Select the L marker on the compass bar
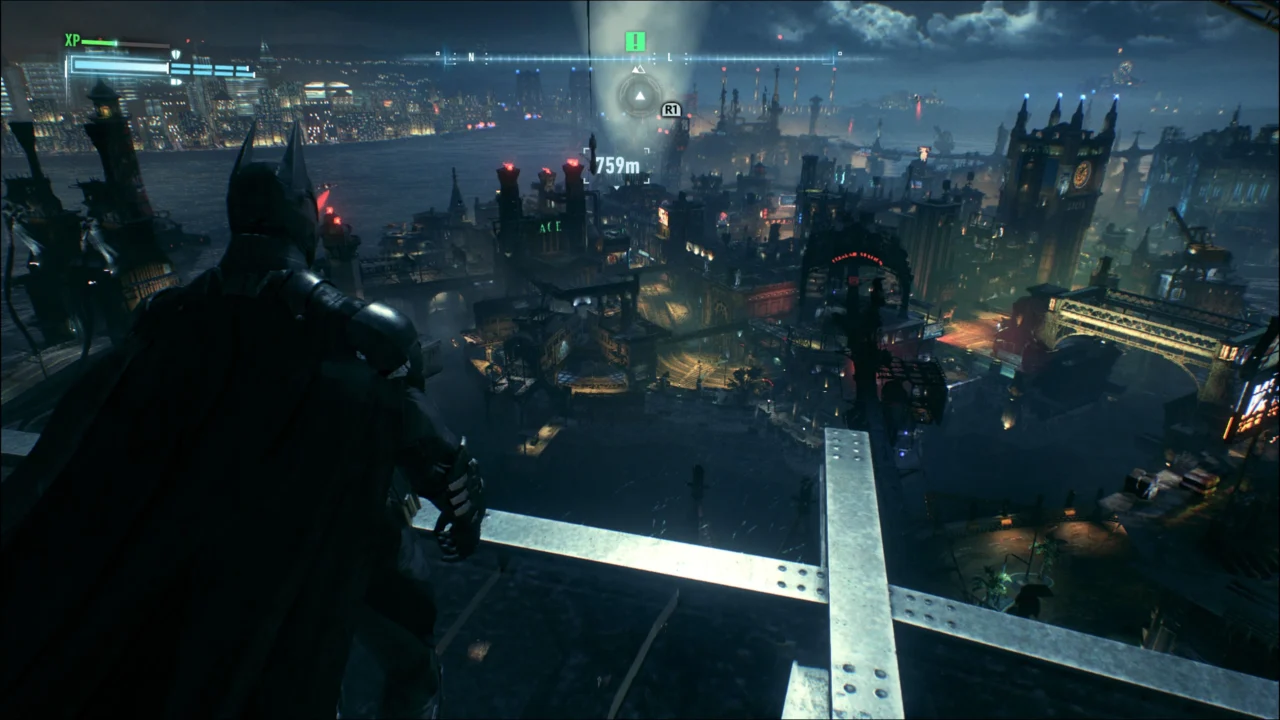The height and width of the screenshot is (720, 1280). (670, 56)
